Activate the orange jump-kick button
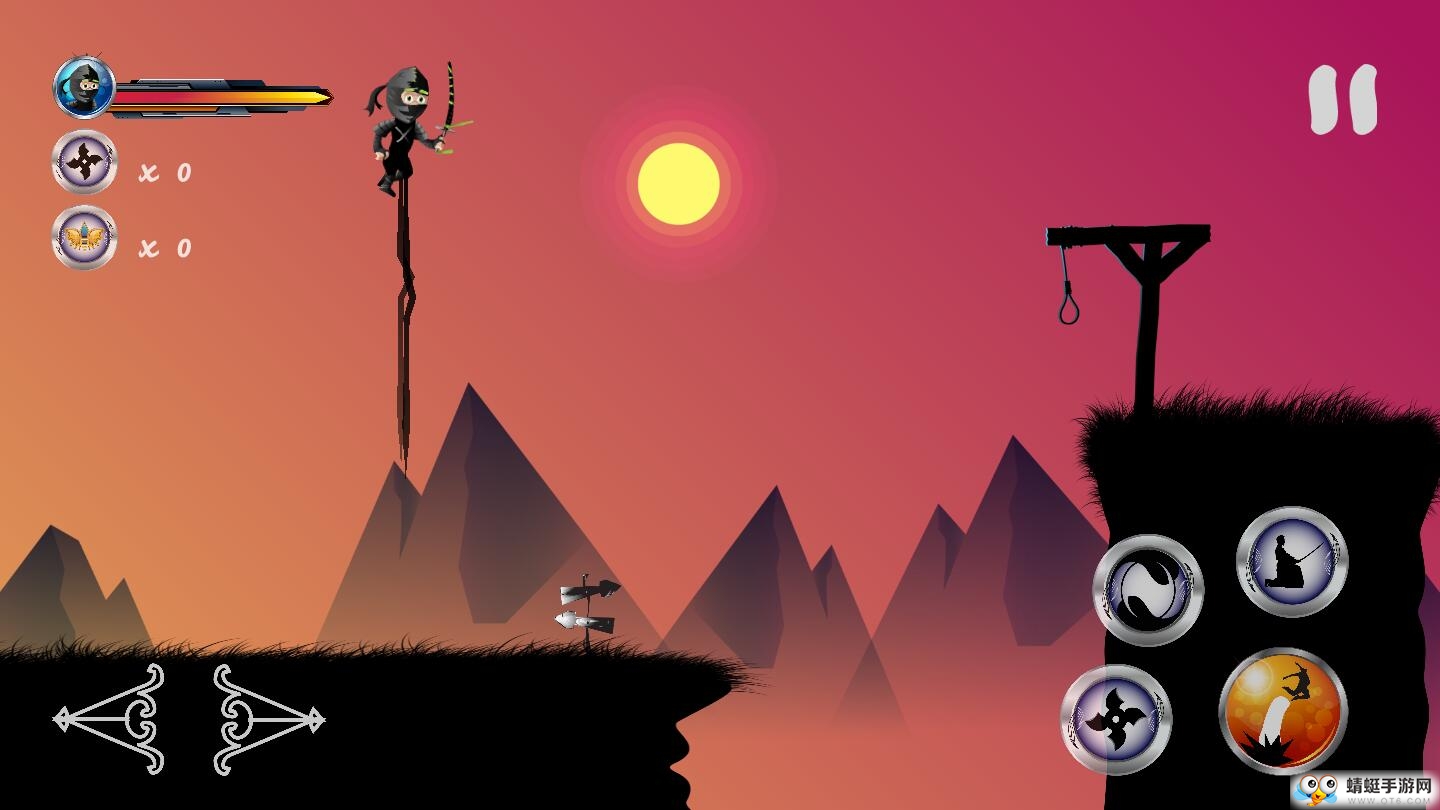Screen dimensions: 1440x810 (1283, 710)
